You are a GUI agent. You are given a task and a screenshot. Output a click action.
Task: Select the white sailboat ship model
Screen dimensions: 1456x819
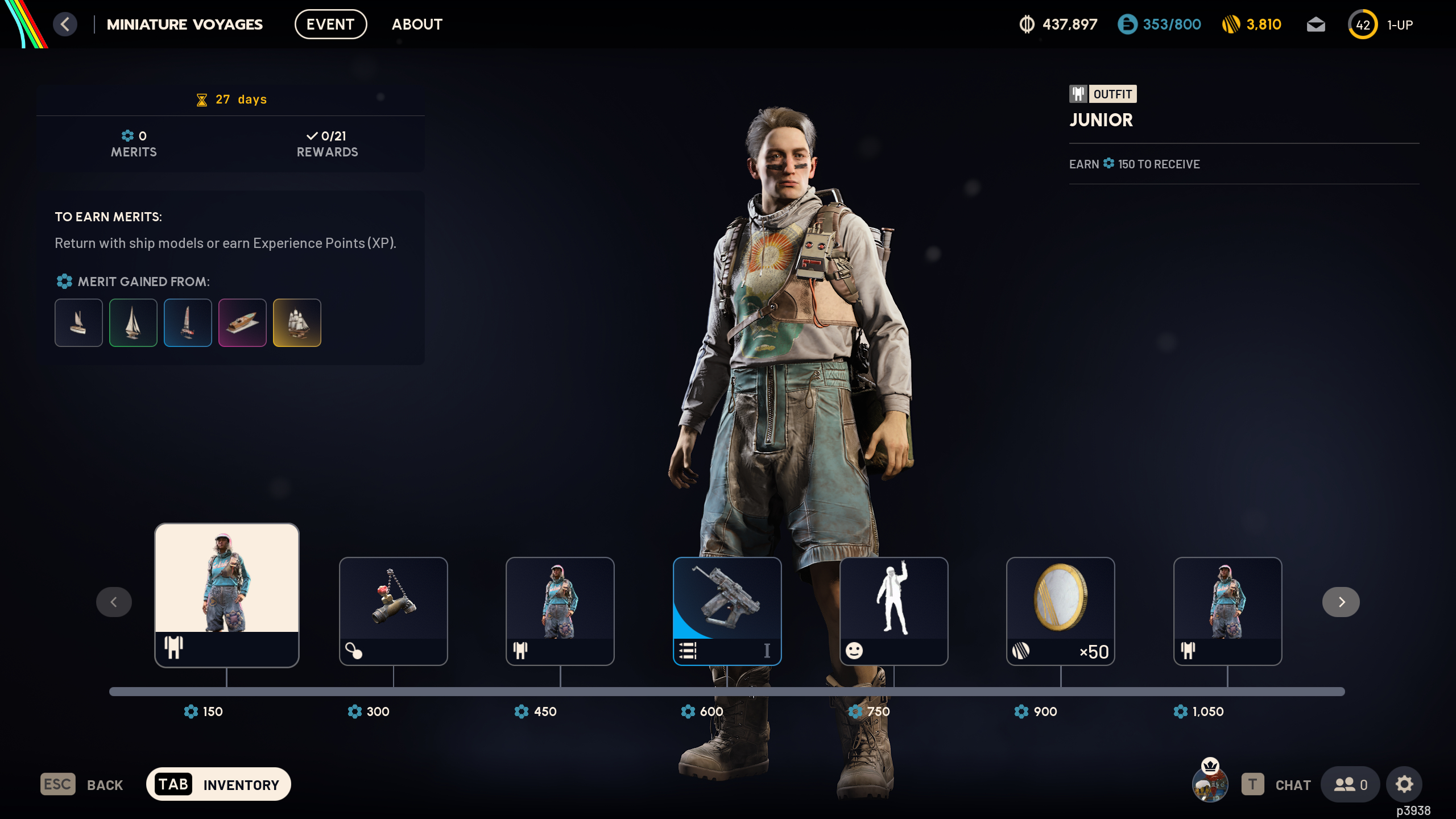78,322
